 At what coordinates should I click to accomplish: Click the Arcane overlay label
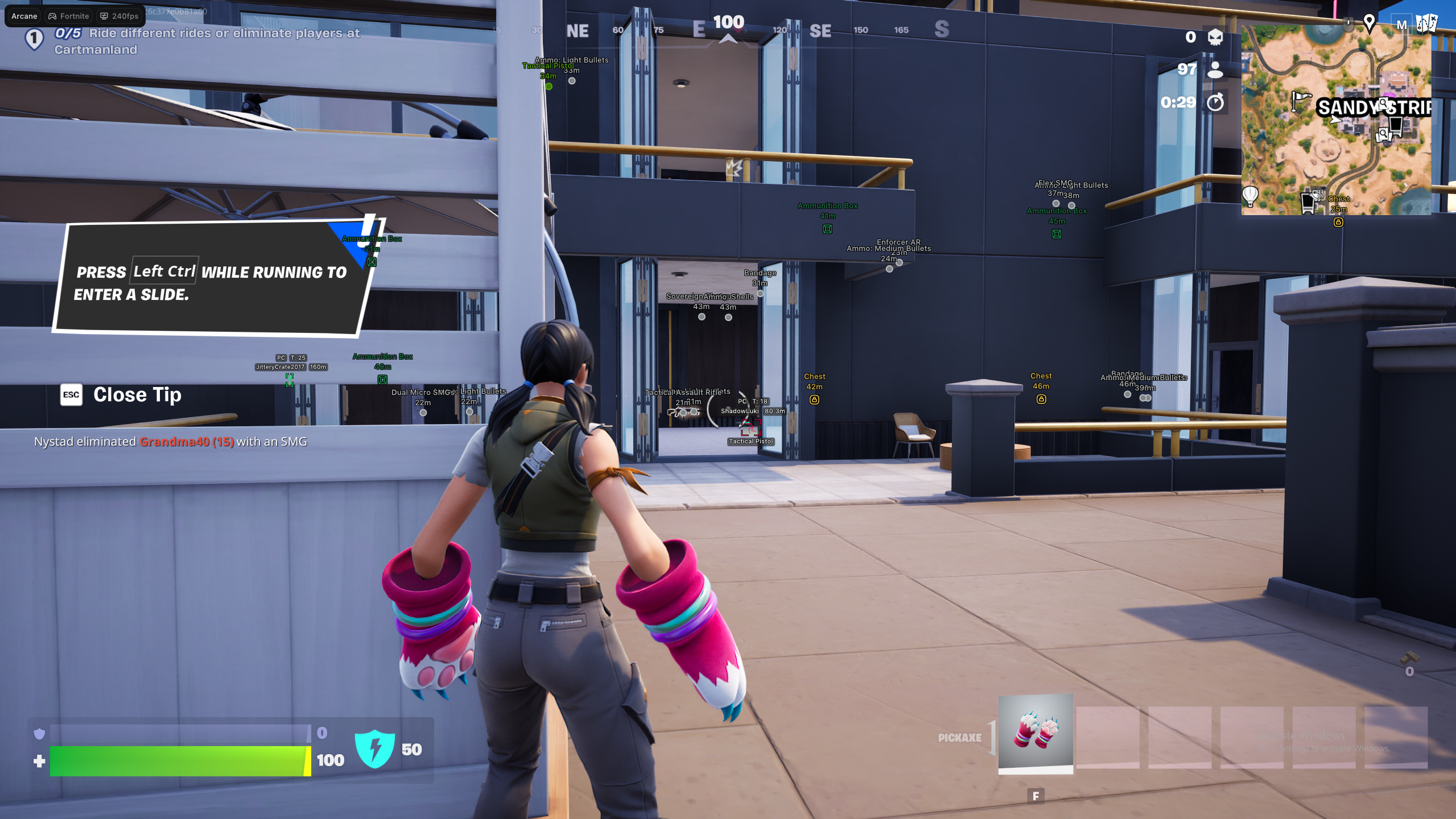(24, 16)
